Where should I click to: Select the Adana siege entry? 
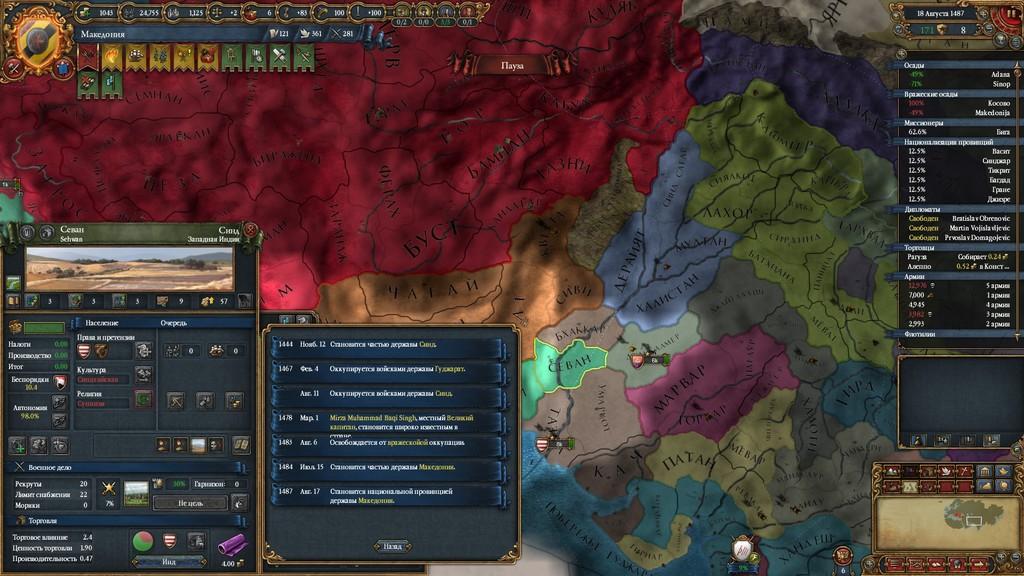[960, 75]
